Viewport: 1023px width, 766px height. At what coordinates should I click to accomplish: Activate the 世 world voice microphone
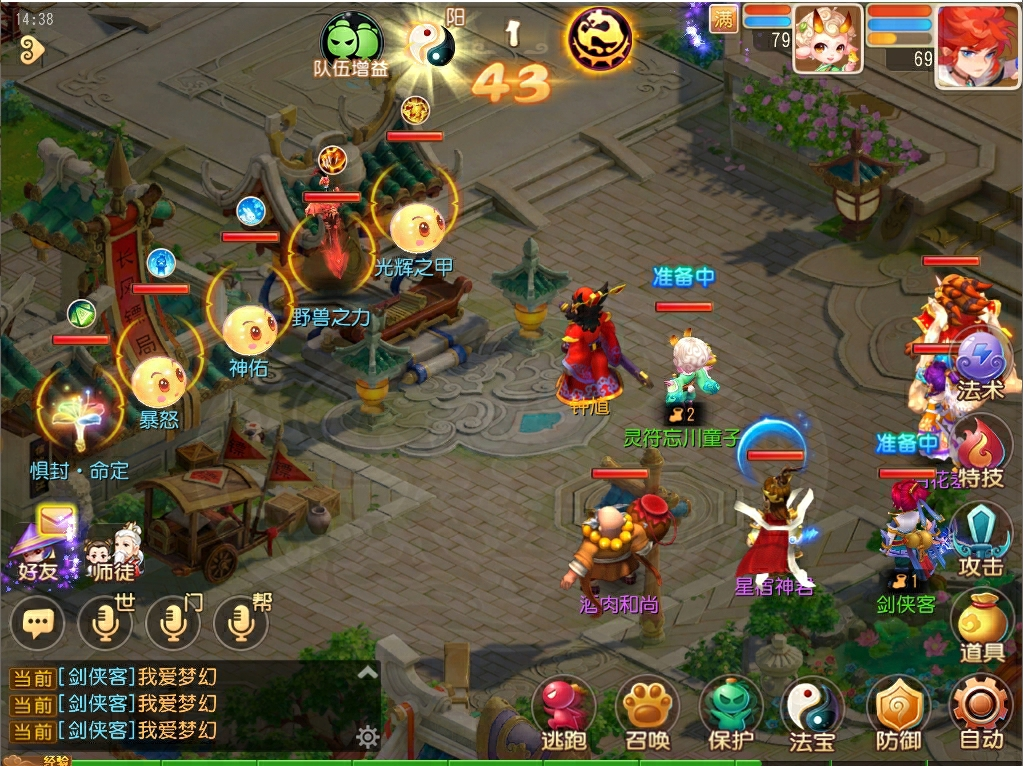pos(104,624)
